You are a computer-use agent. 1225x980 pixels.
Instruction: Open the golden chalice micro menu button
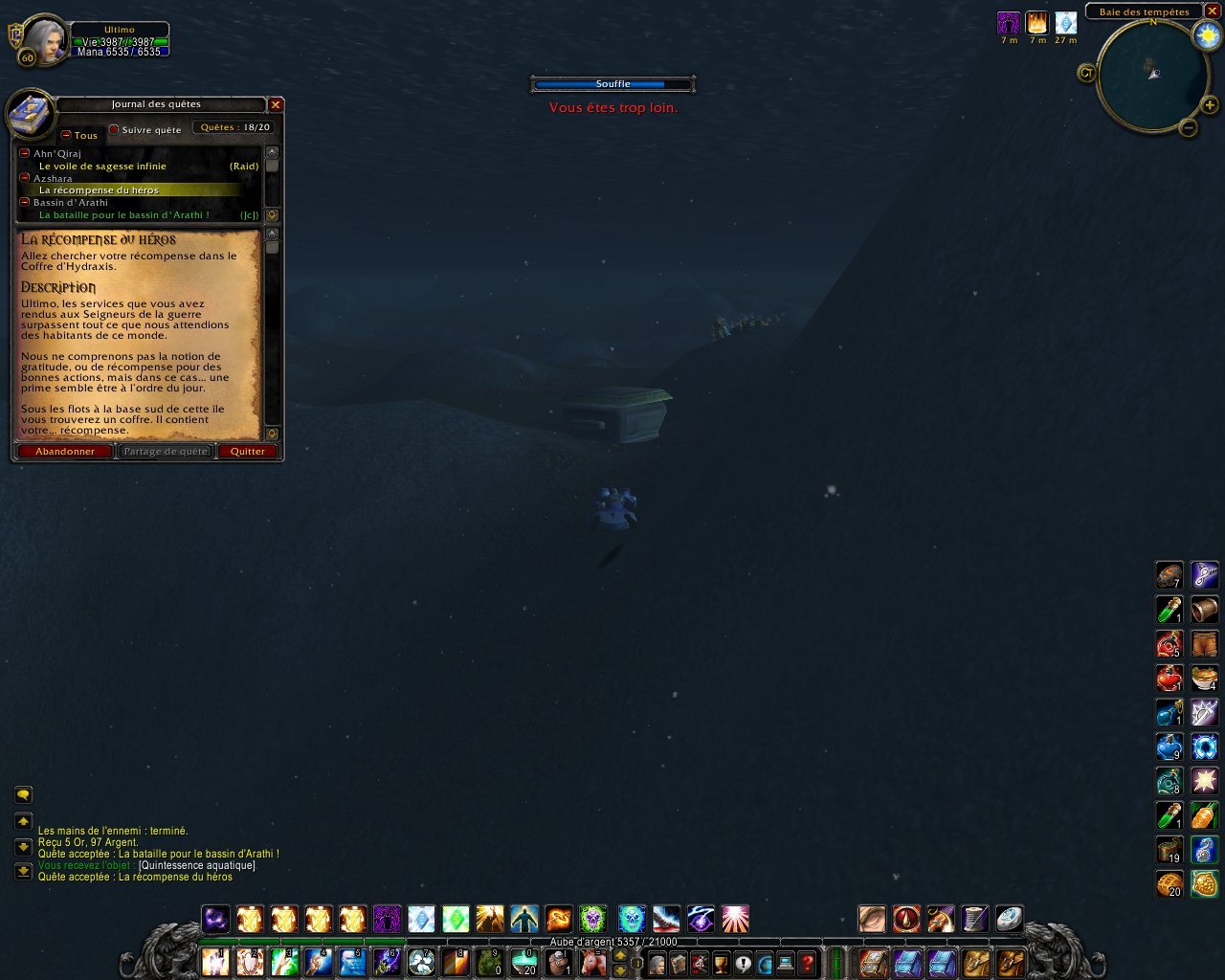coord(721,962)
